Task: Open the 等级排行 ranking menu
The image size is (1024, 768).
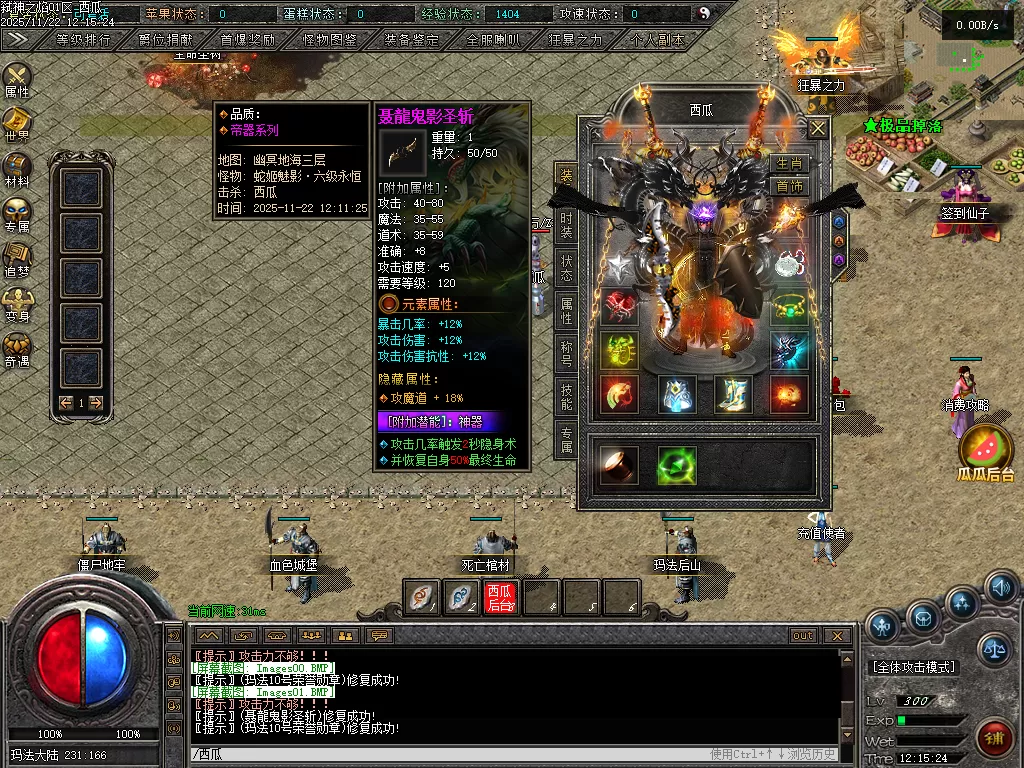Action: tap(82, 41)
